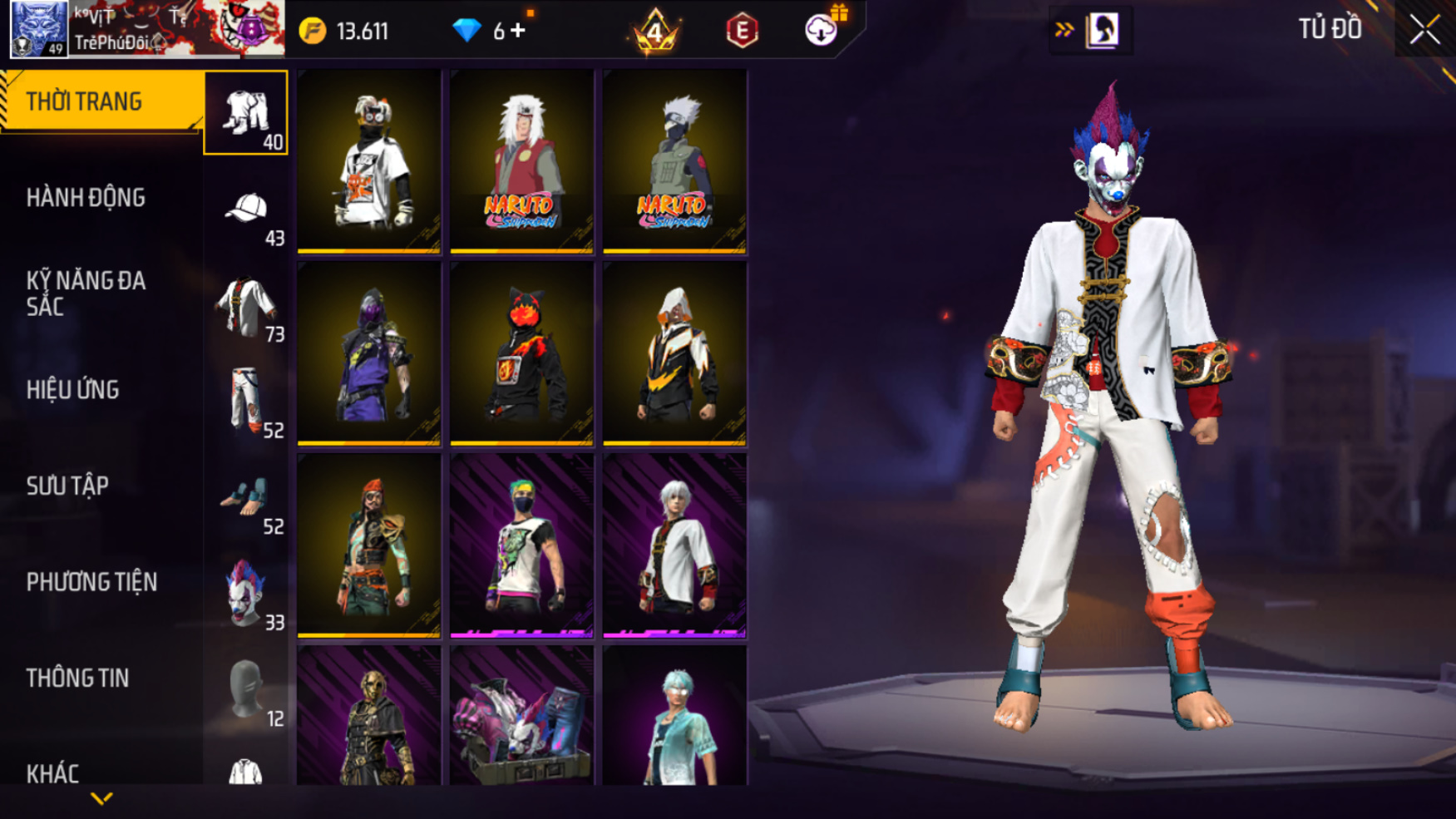The height and width of the screenshot is (819, 1456).
Task: Switch to KỸ NĂNG ĐA SẮC
Action: (x=86, y=294)
